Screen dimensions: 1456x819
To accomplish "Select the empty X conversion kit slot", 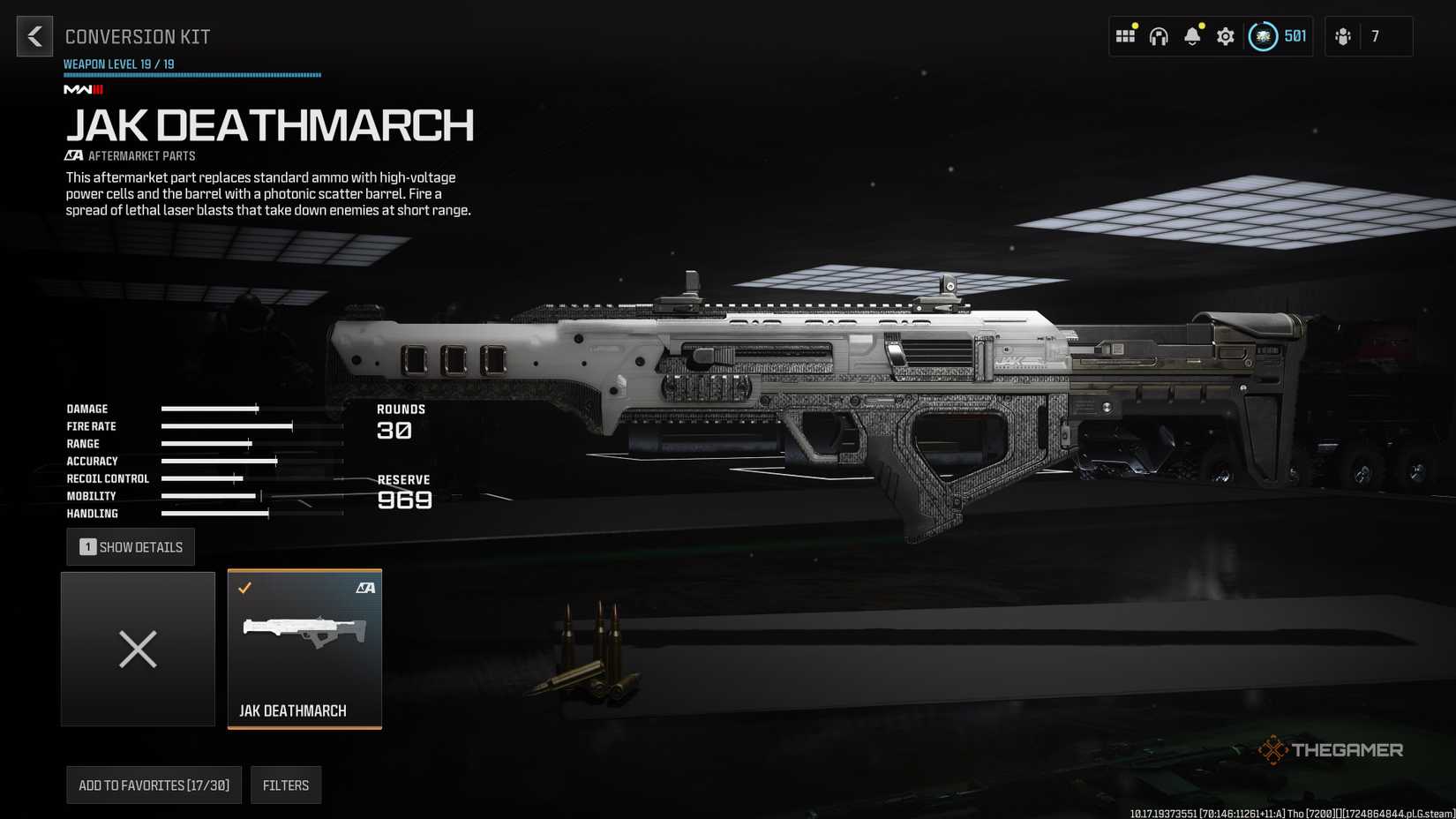I will (x=138, y=650).
